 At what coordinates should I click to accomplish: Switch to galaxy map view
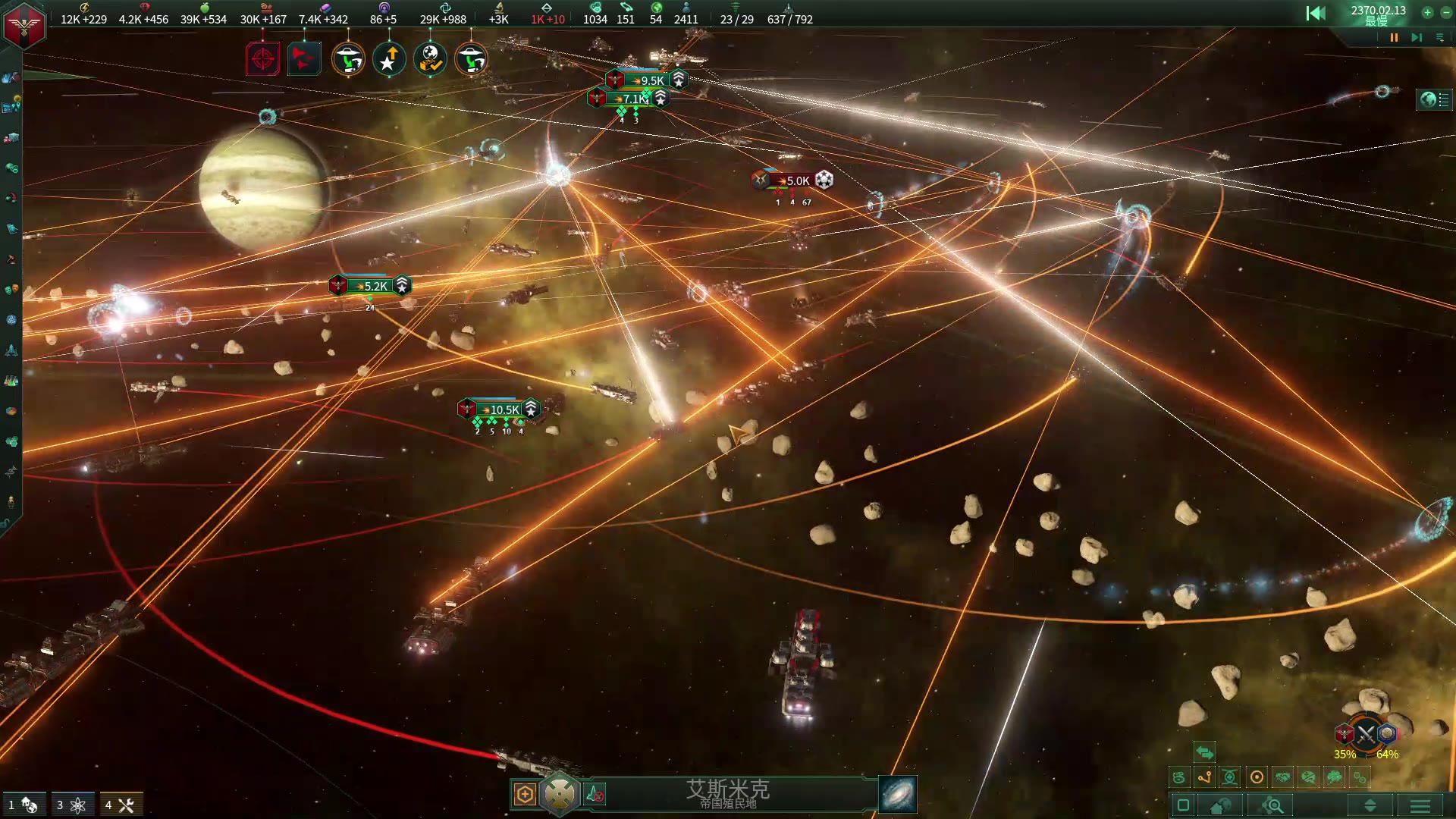898,795
